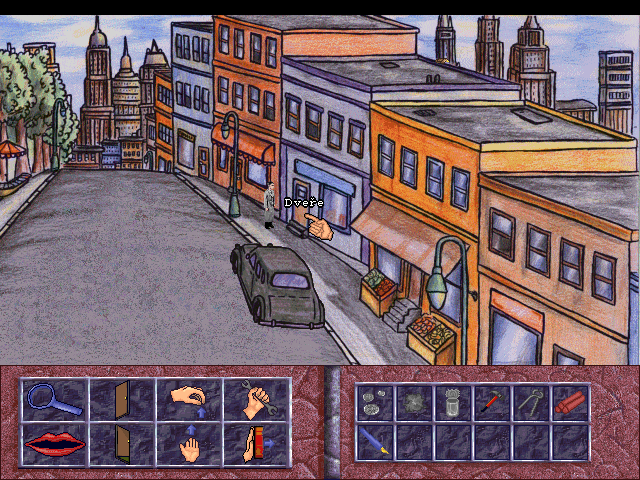Pick the red dynamite sticks from inventory
Viewport: 640px width, 480px height.
[568, 403]
